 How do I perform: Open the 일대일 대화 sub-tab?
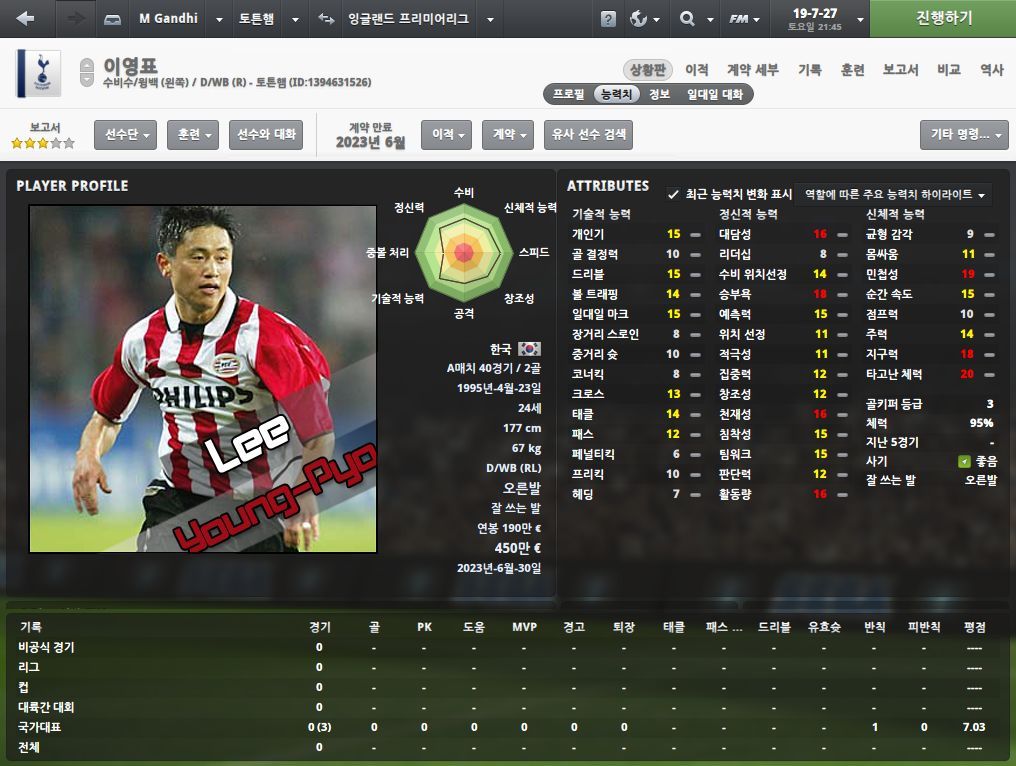click(714, 94)
